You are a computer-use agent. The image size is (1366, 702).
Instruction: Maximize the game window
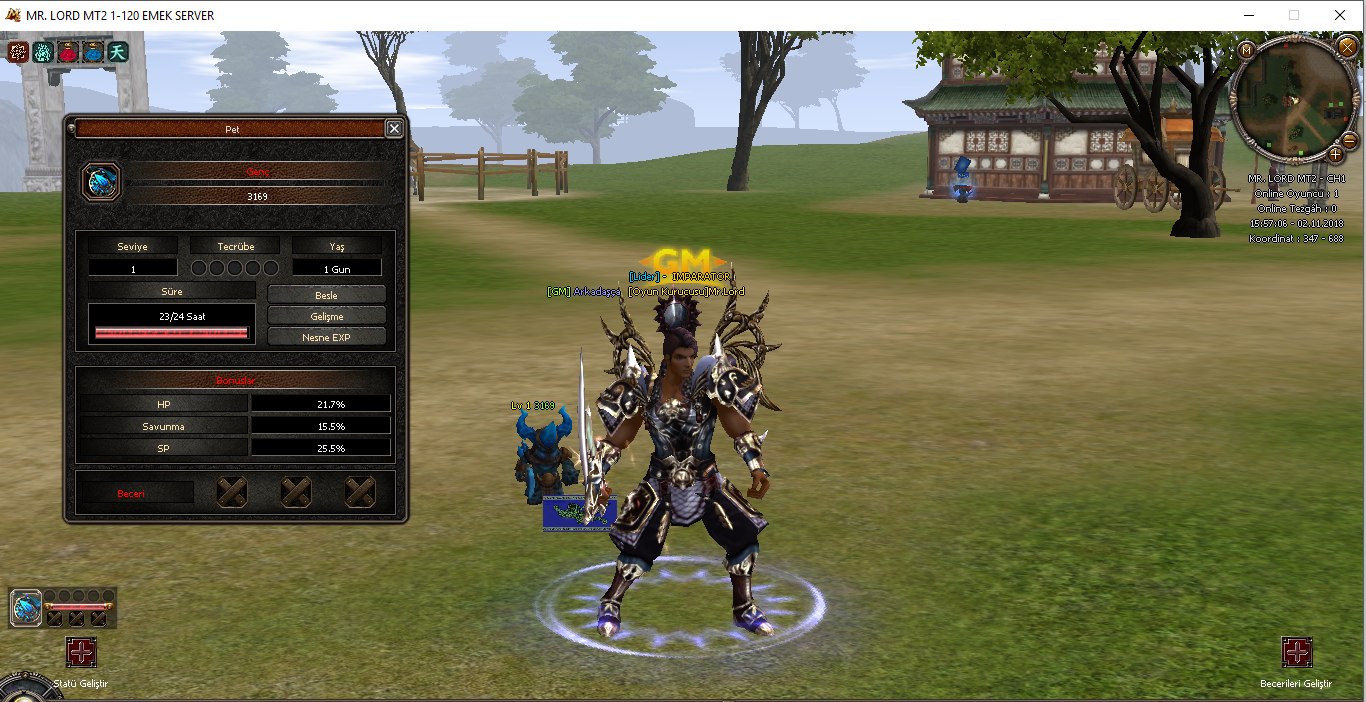pyautogui.click(x=1294, y=15)
